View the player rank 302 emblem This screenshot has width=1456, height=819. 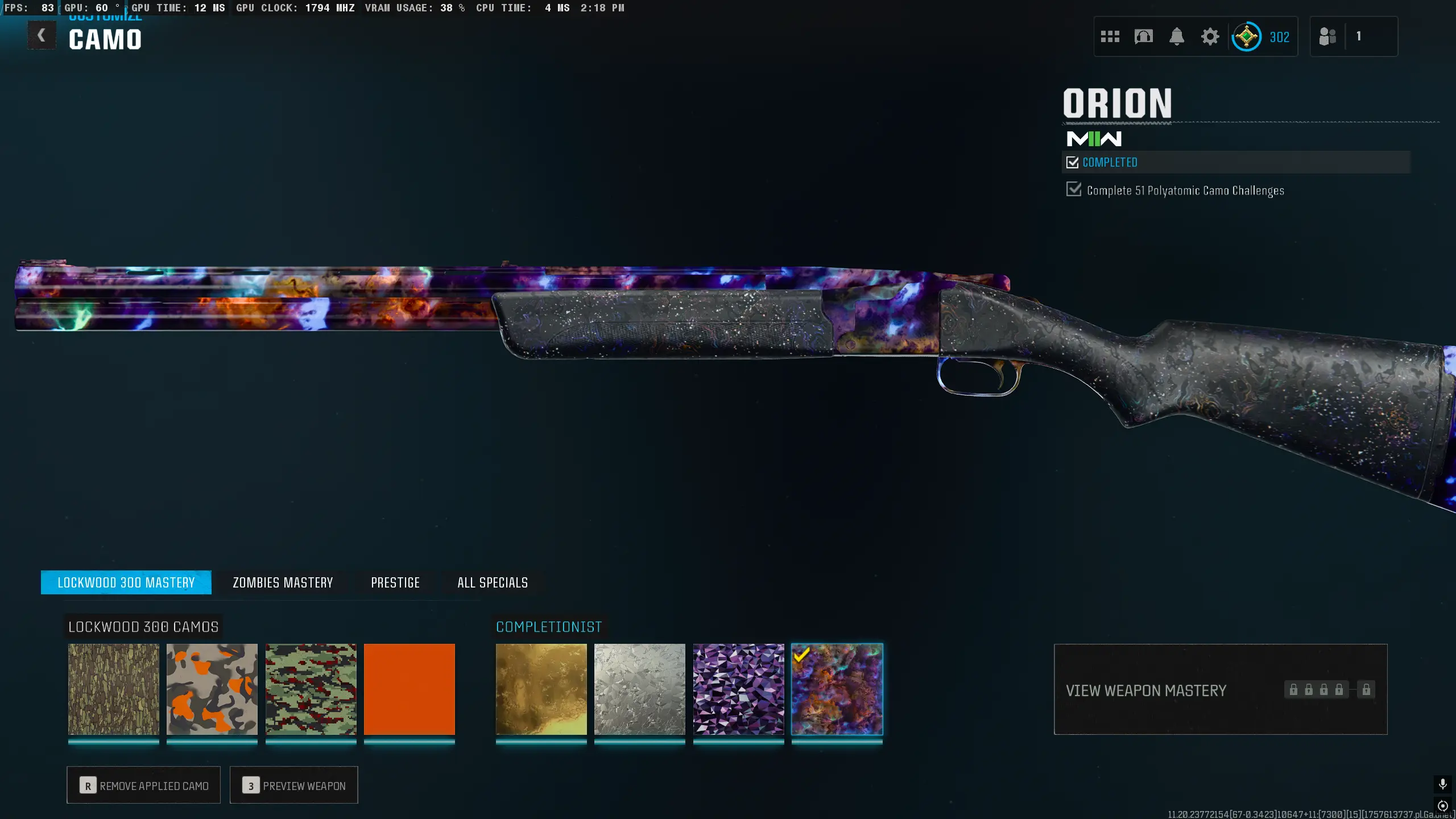click(1246, 37)
